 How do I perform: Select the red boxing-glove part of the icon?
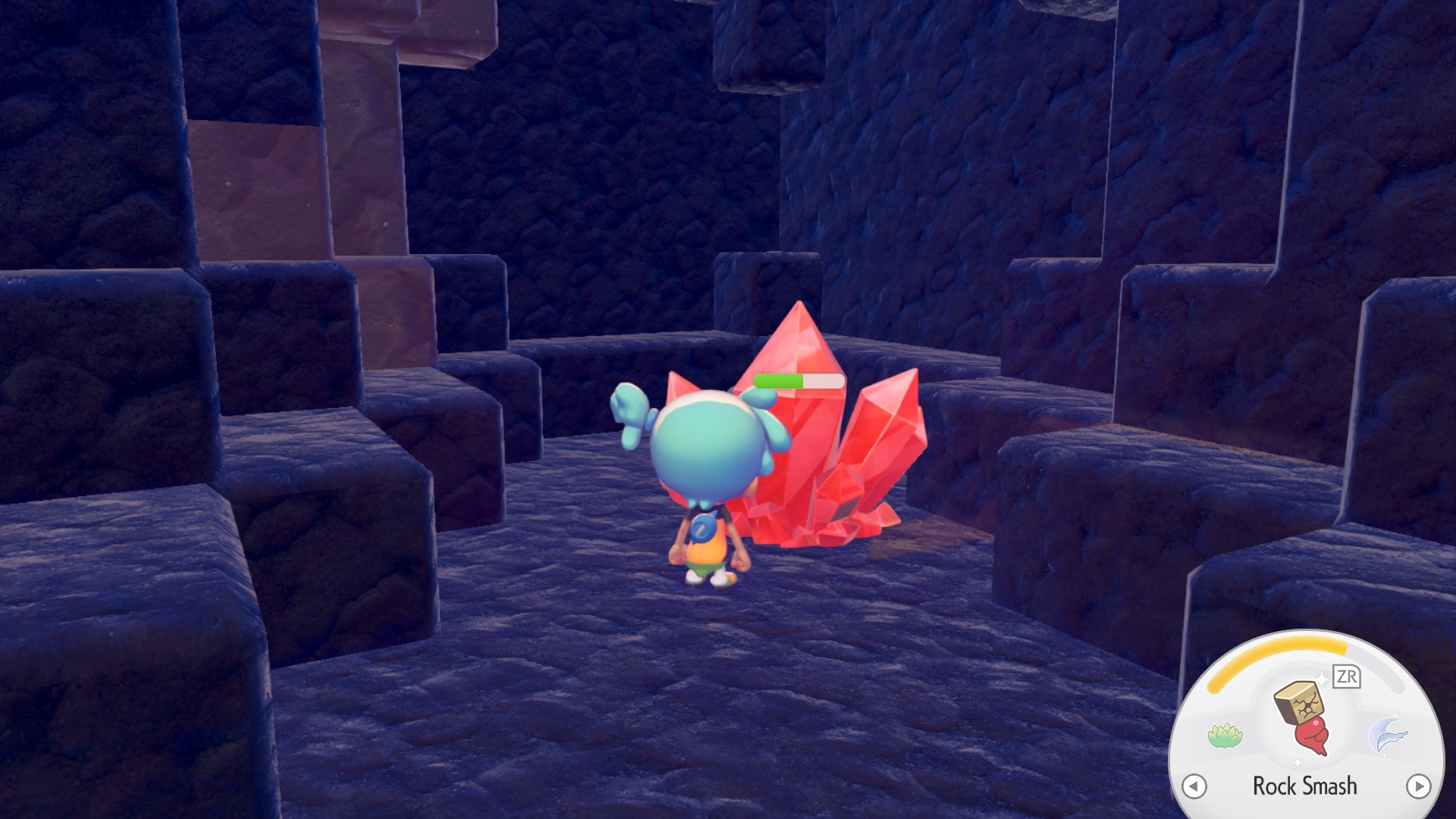click(1314, 736)
